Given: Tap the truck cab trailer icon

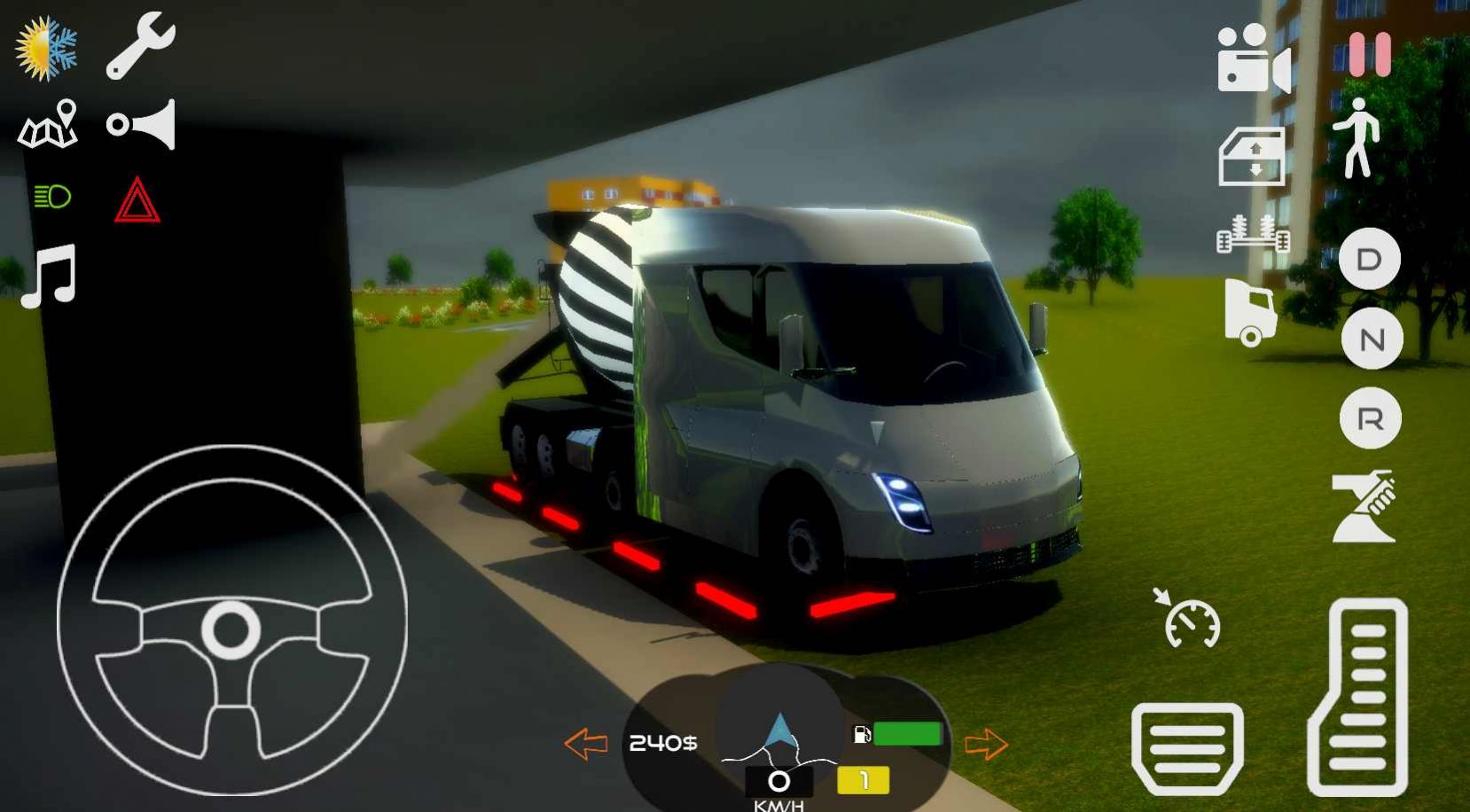Looking at the screenshot, I should (x=1250, y=312).
